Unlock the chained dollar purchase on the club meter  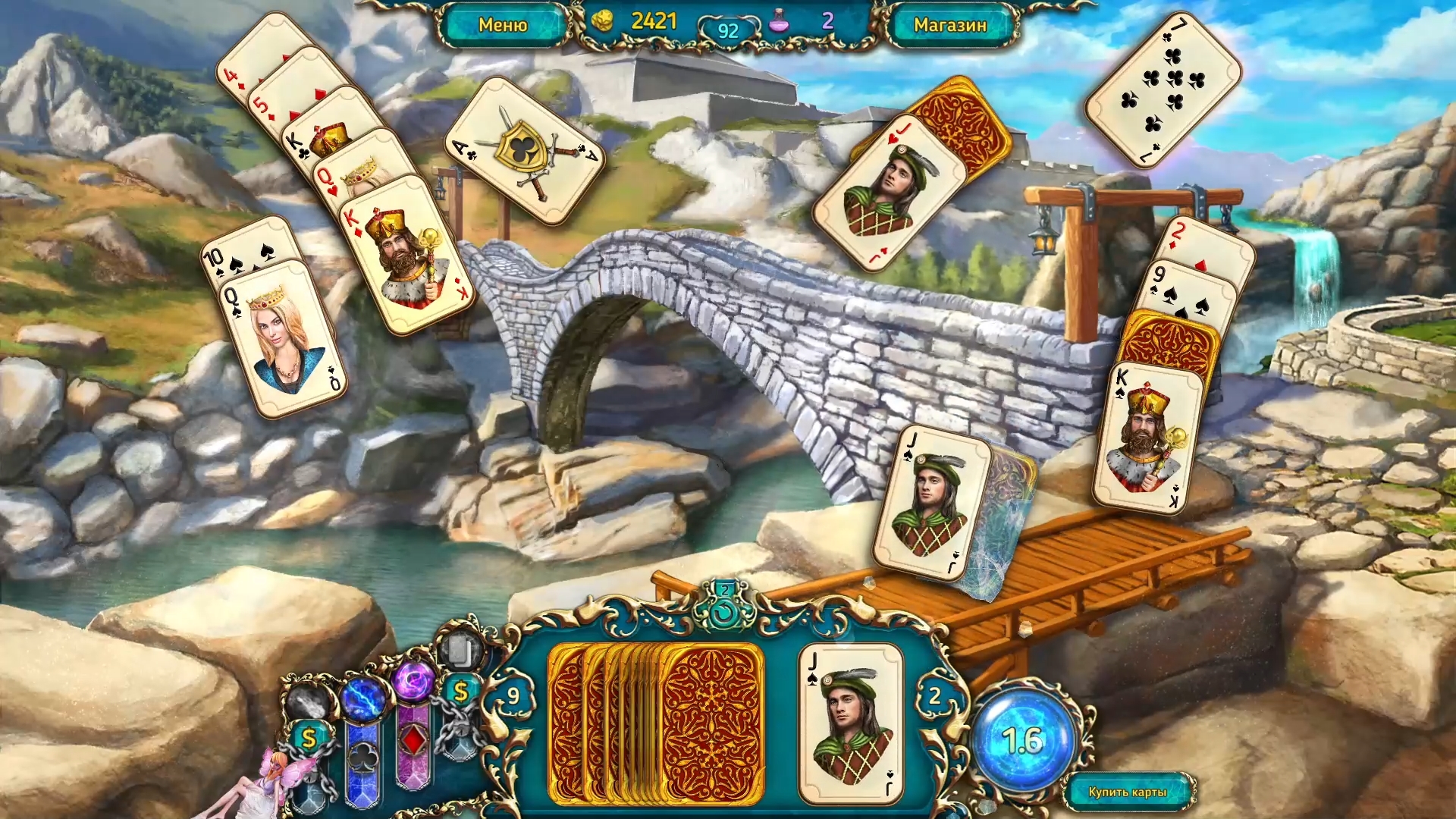[x=308, y=736]
